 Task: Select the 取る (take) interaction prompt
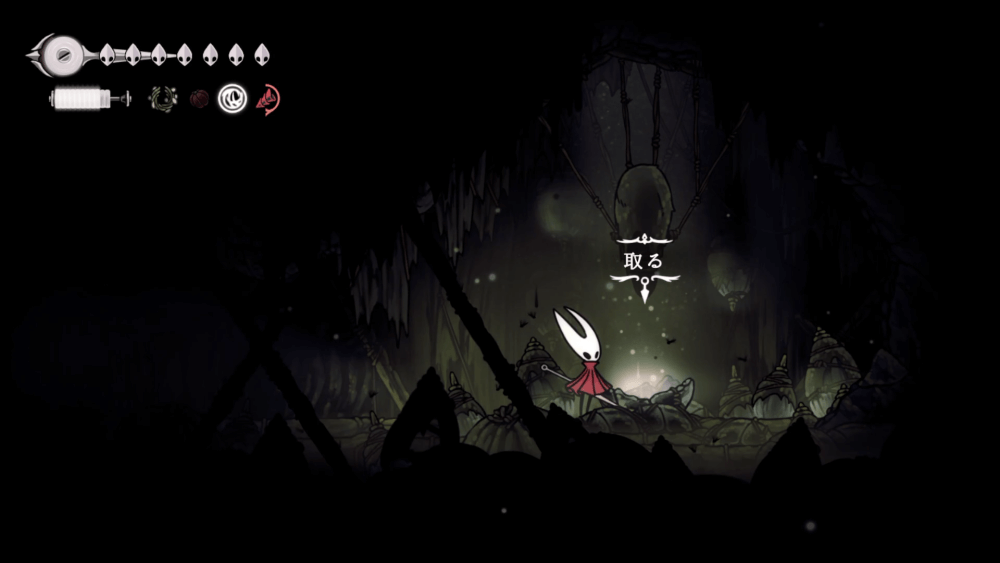643,261
